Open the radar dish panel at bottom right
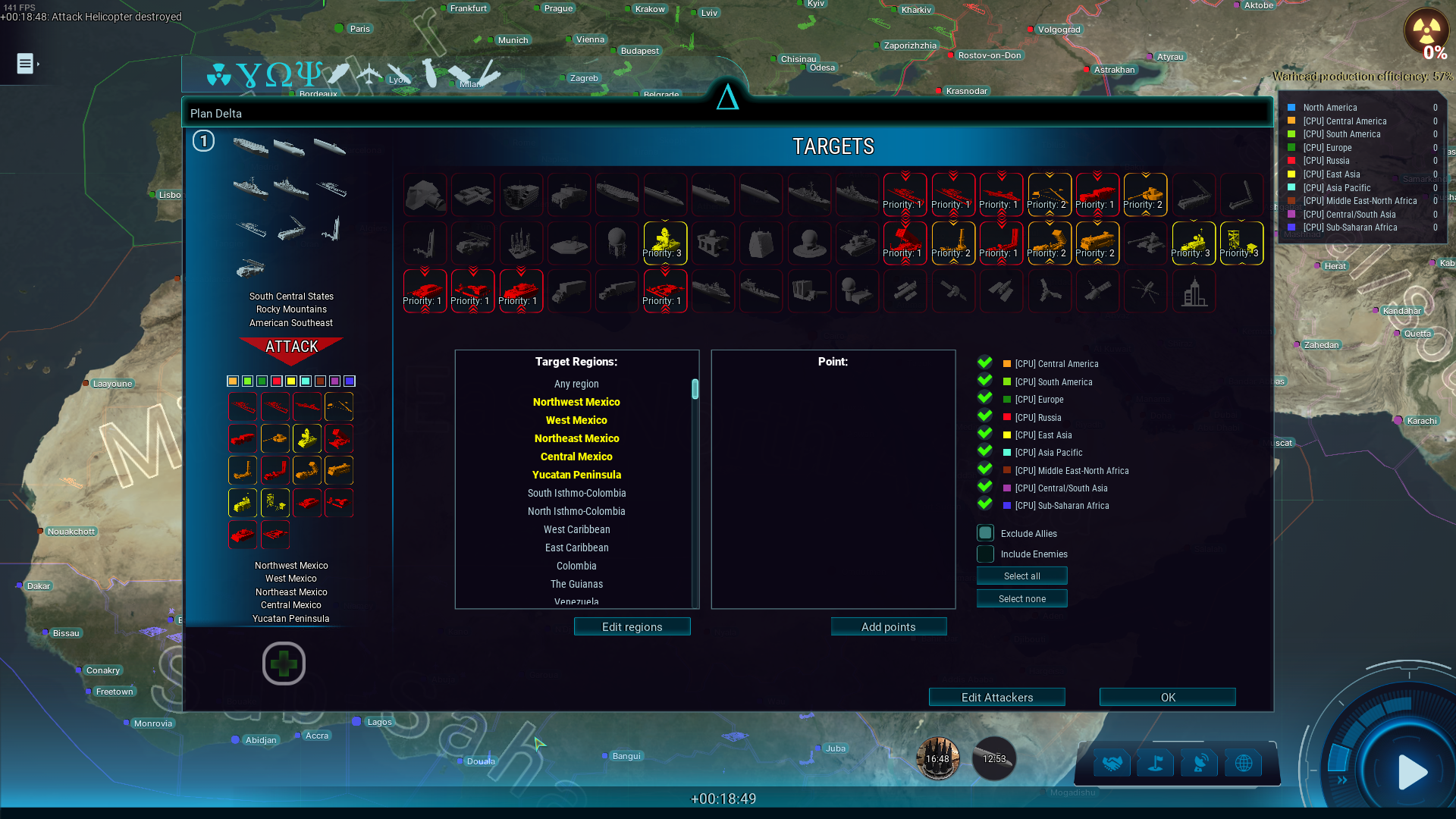Image resolution: width=1456 pixels, height=819 pixels. point(1200,762)
